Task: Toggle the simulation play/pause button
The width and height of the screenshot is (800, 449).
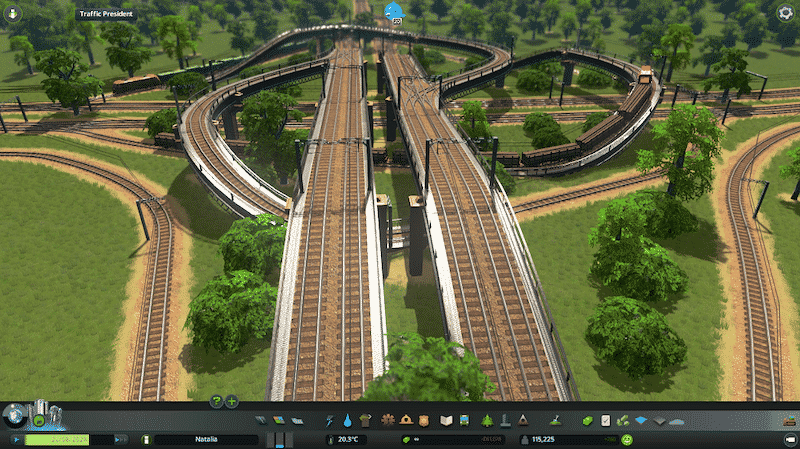Action: (17, 439)
